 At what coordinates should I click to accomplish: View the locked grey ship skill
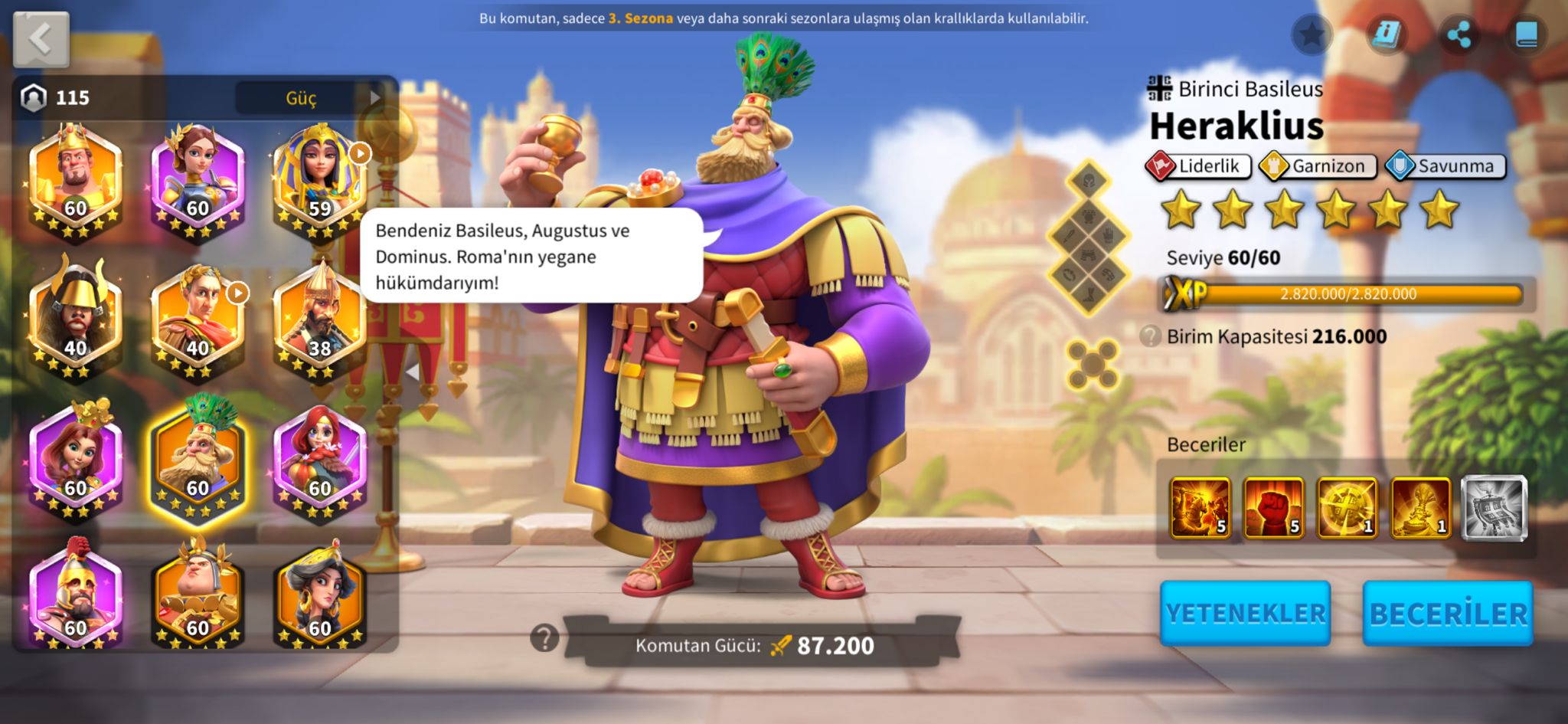[x=1494, y=508]
